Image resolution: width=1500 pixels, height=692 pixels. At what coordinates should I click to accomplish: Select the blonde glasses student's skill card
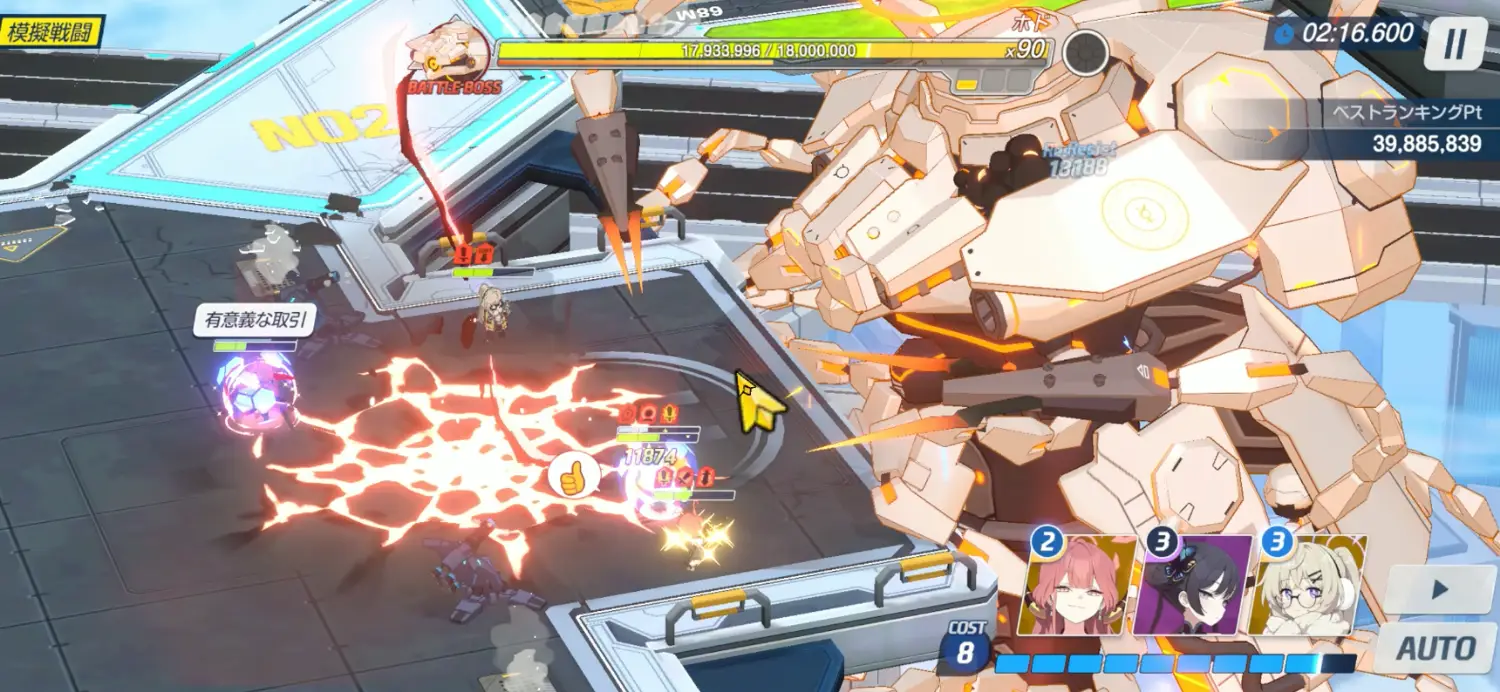[x=1307, y=586]
